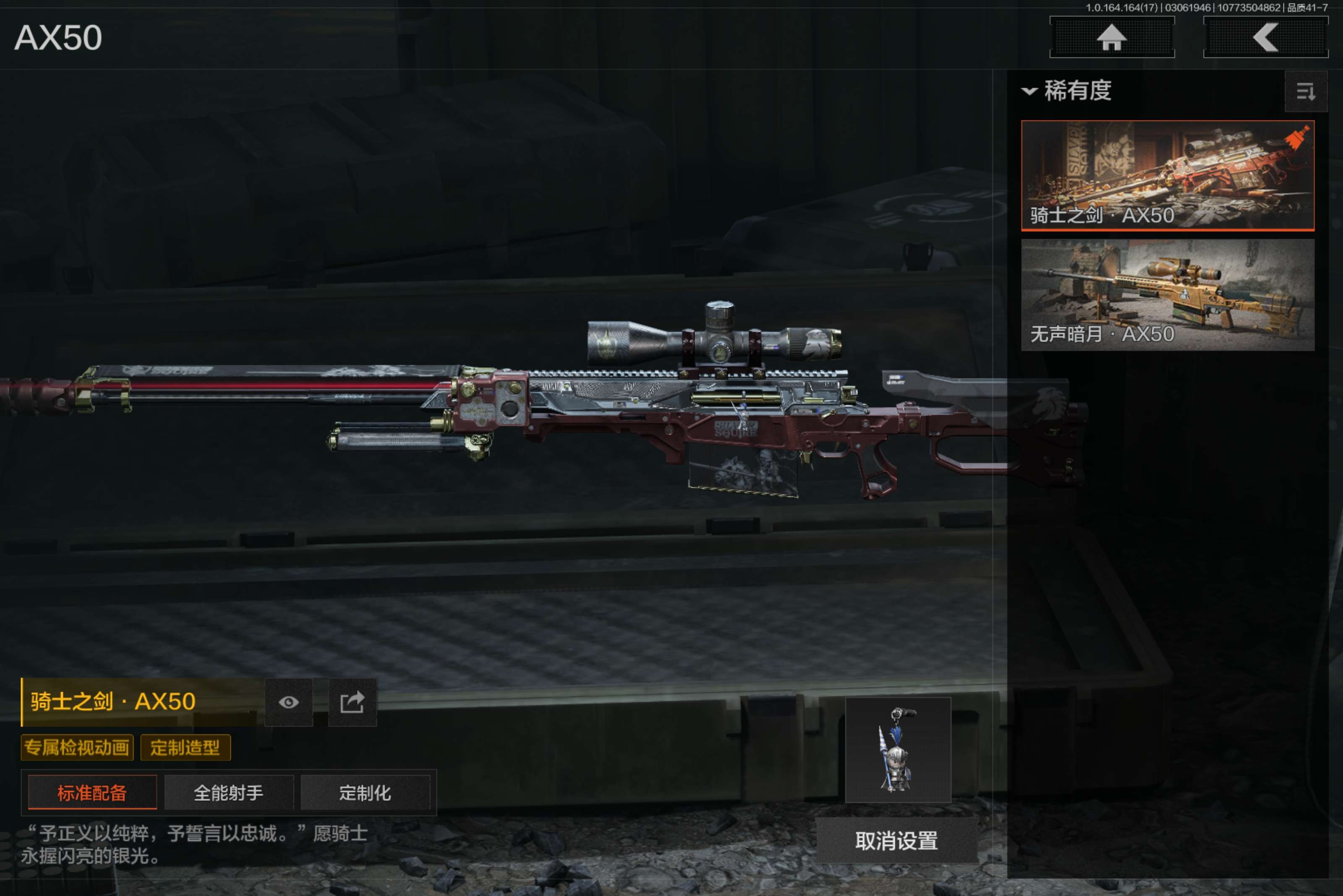Viewport: 1343px width, 896px height.
Task: Open the 定制化 tab
Action: point(365,792)
